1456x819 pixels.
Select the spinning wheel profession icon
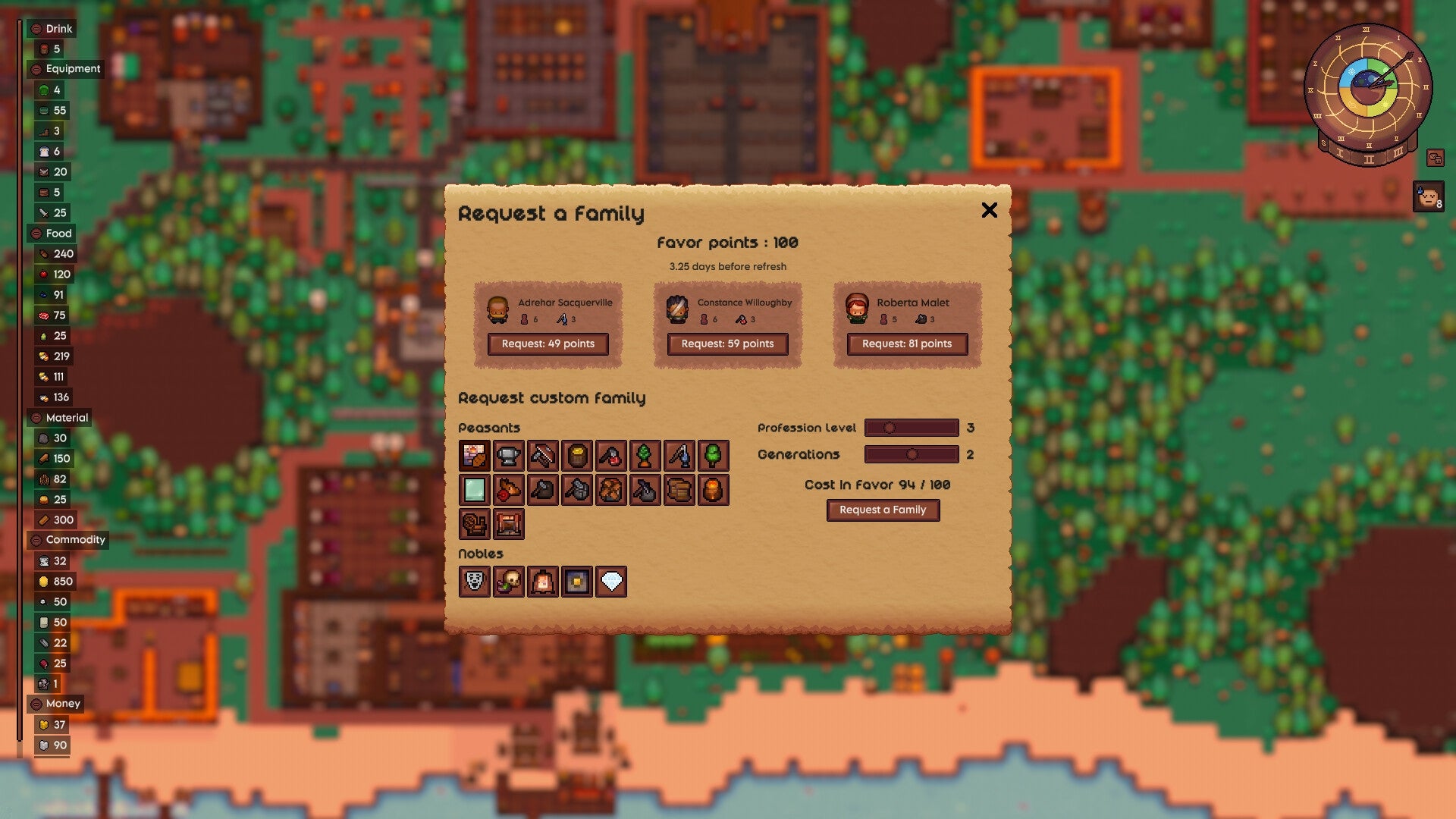474,524
